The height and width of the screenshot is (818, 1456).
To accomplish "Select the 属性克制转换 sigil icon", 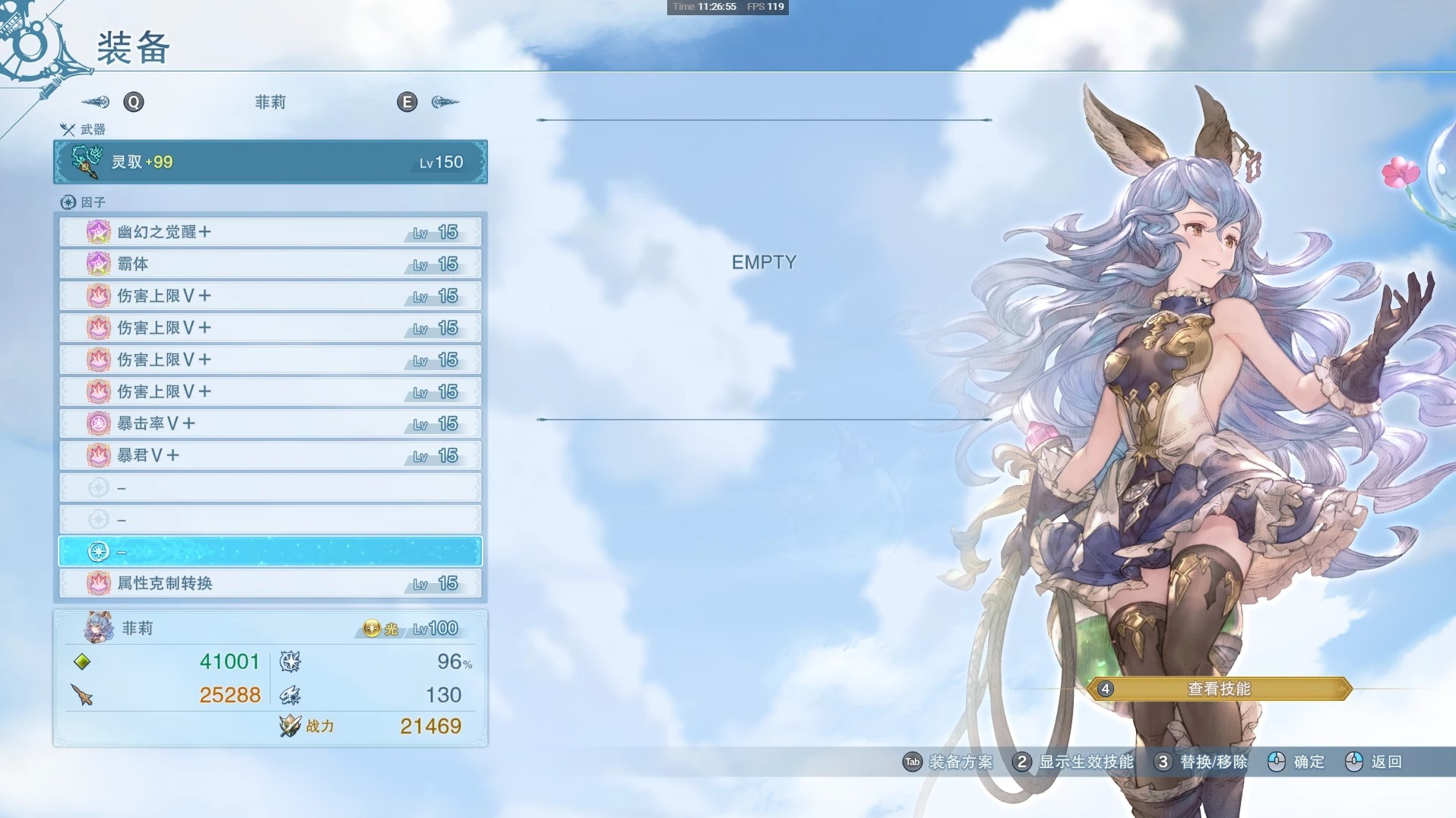I will point(99,583).
